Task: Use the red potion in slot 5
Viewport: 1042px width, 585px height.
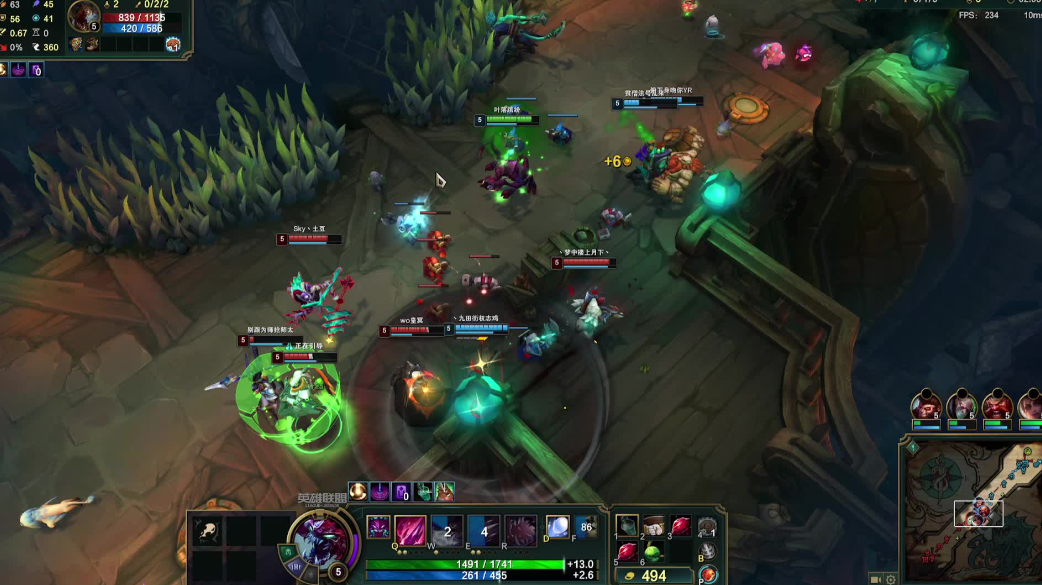Action: tap(627, 552)
